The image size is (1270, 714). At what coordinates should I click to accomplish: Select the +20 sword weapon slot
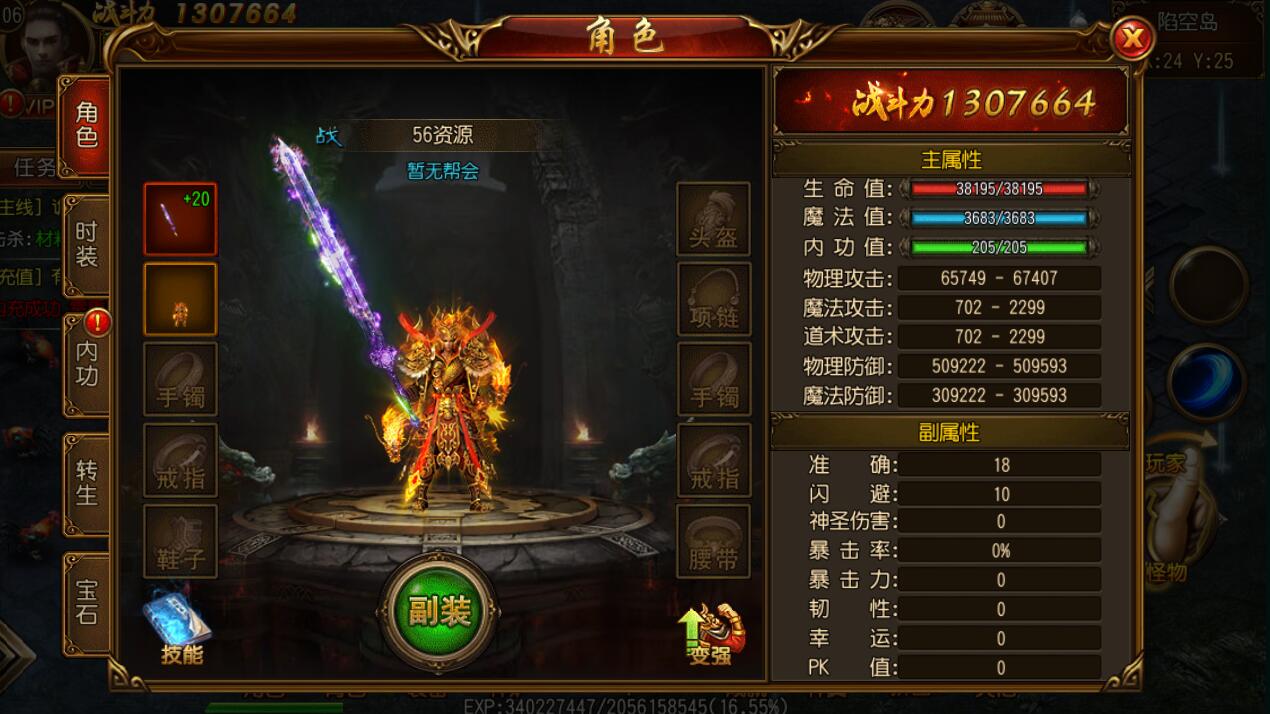[180, 219]
